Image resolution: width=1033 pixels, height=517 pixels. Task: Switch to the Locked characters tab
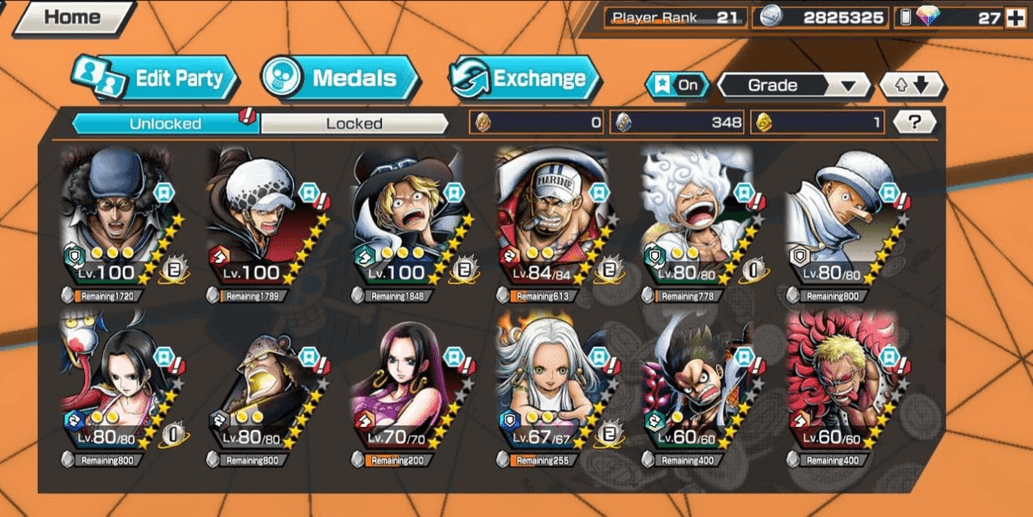click(354, 123)
